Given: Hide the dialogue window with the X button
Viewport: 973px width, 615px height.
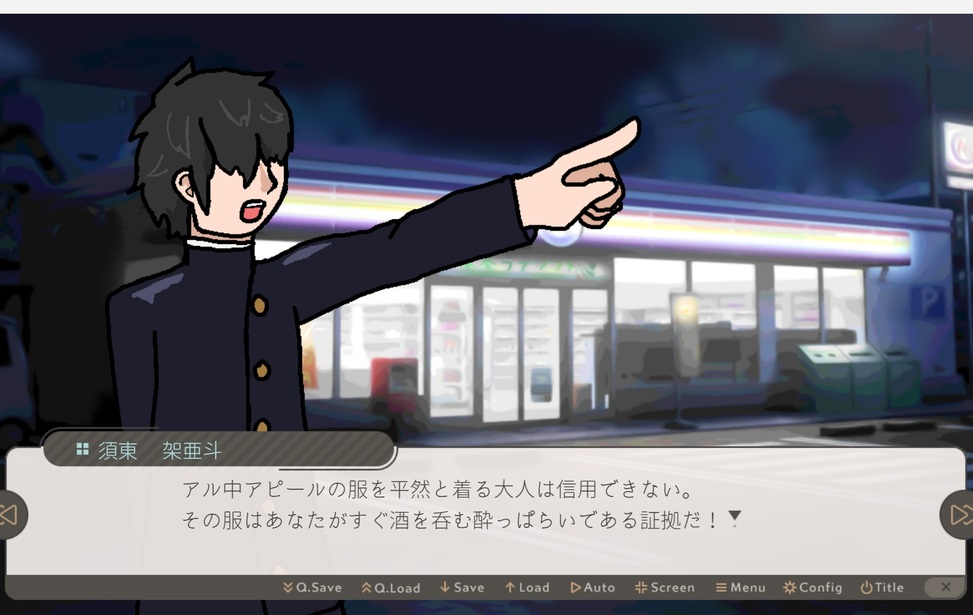Looking at the screenshot, I should coord(944,587).
